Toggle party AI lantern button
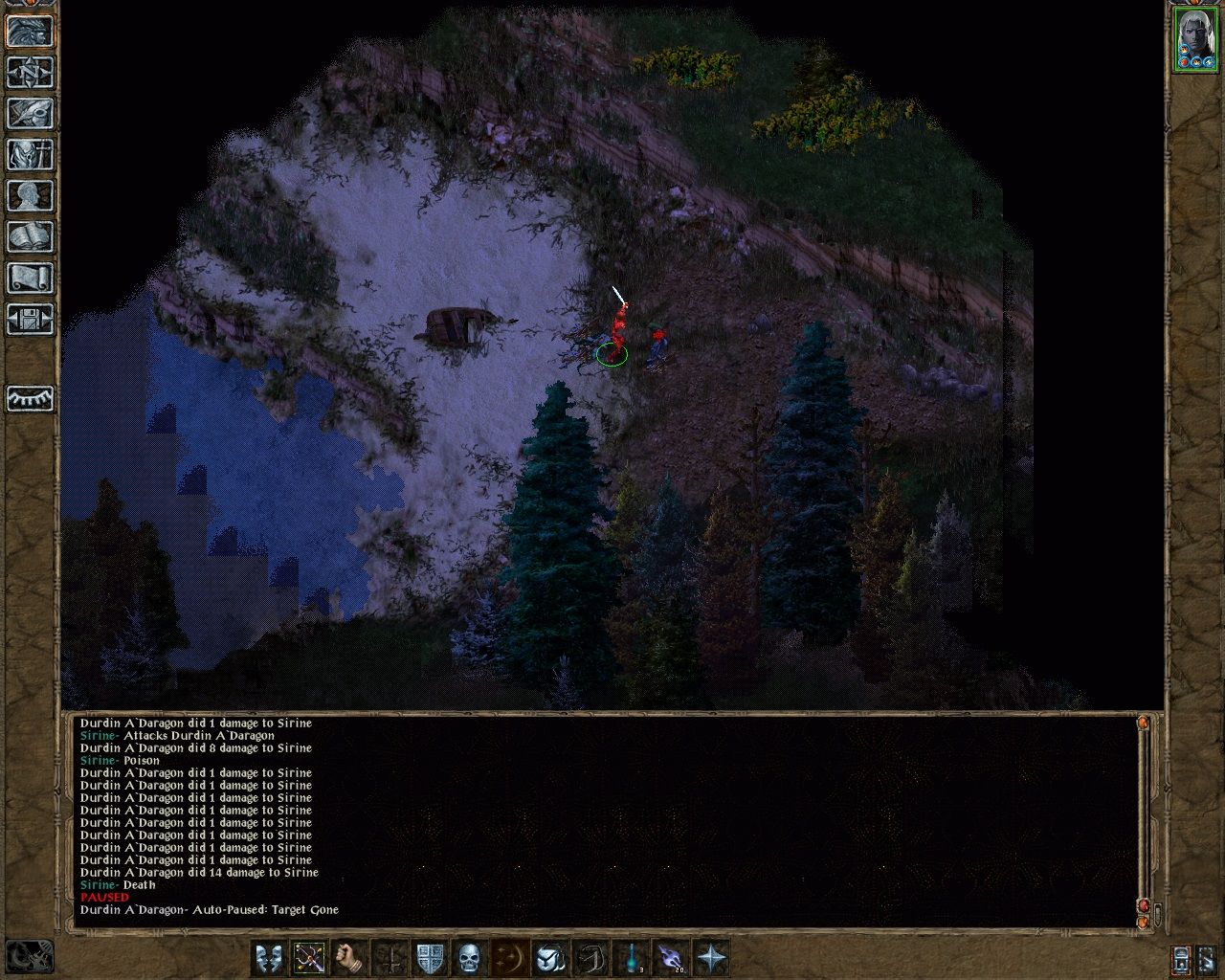The height and width of the screenshot is (980, 1225). (x=1182, y=958)
